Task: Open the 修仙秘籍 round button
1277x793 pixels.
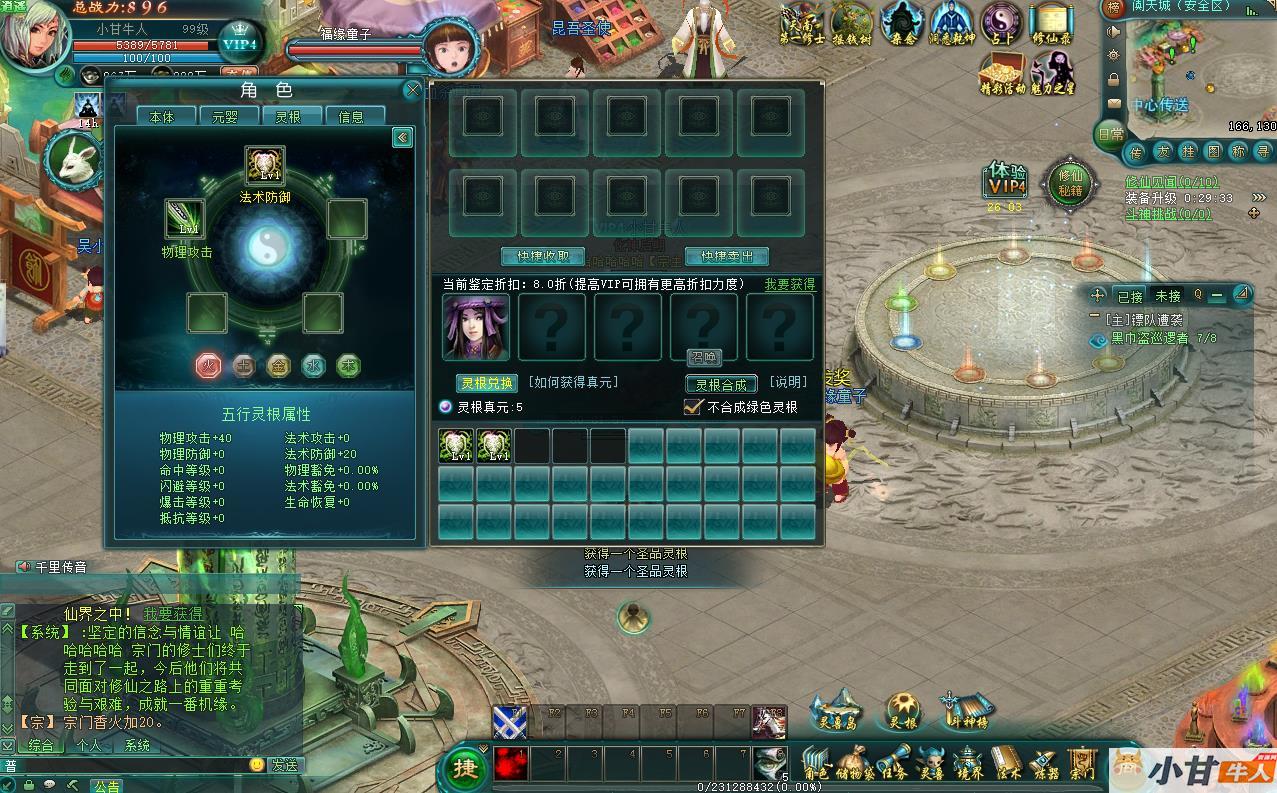Action: coord(1069,182)
